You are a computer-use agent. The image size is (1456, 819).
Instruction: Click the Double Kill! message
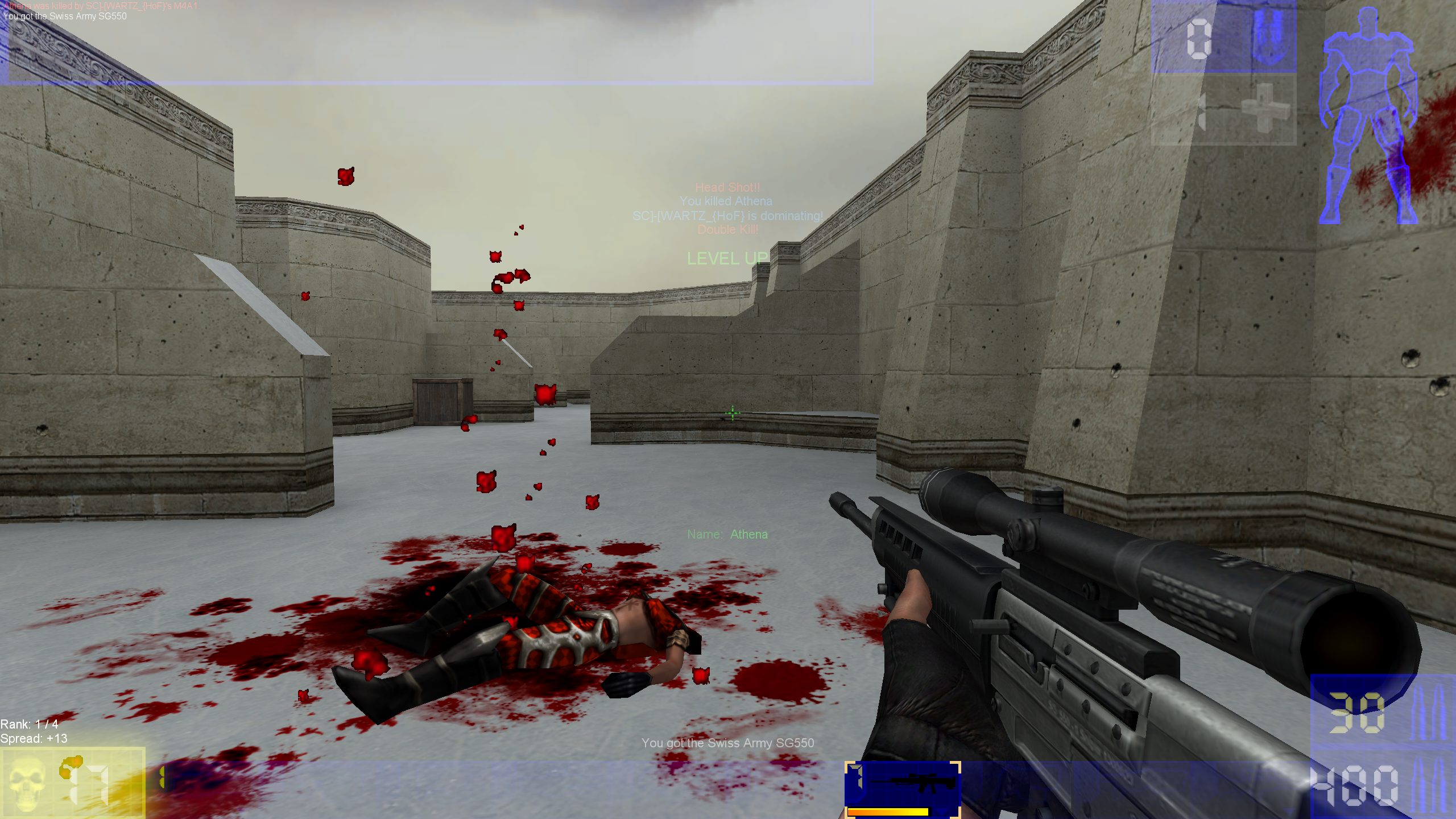[x=728, y=229]
